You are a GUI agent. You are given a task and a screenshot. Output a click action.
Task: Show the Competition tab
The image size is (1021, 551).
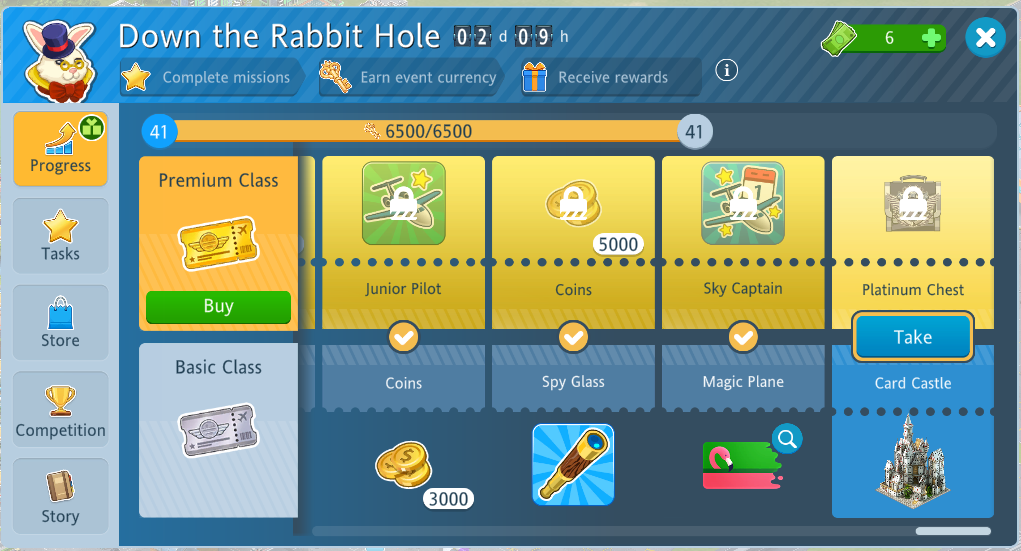60,411
